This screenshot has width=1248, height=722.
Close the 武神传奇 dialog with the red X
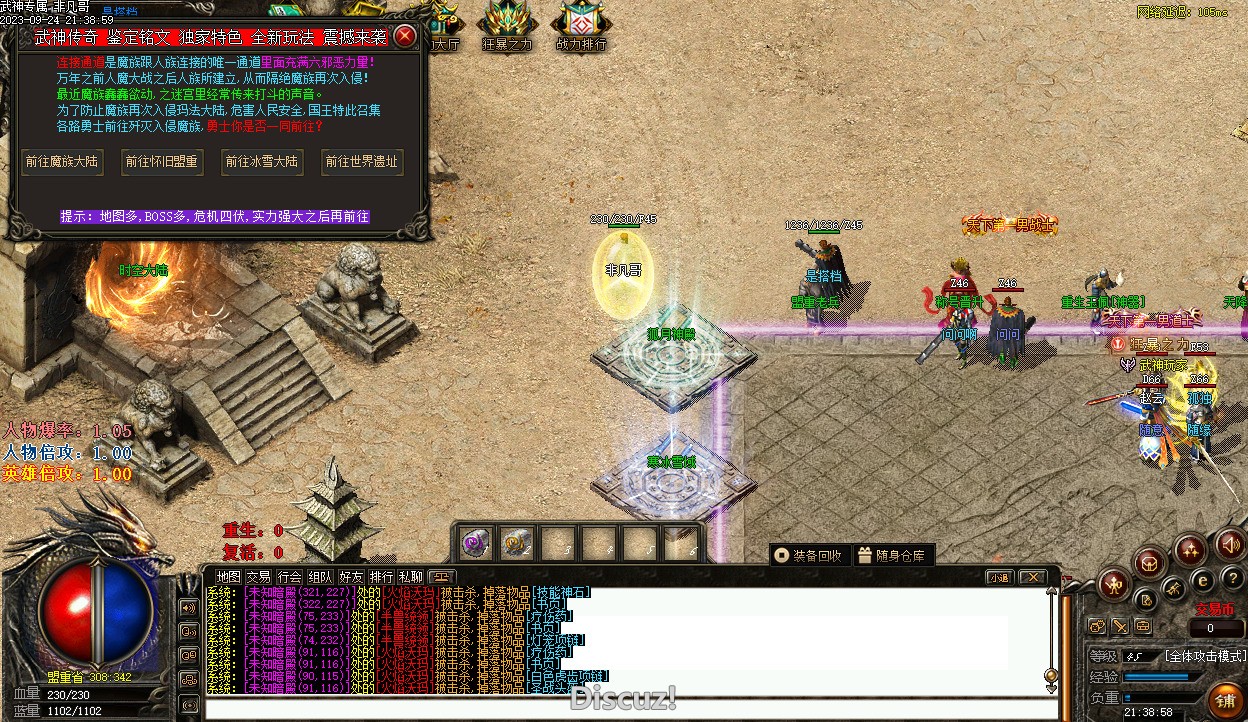[405, 37]
